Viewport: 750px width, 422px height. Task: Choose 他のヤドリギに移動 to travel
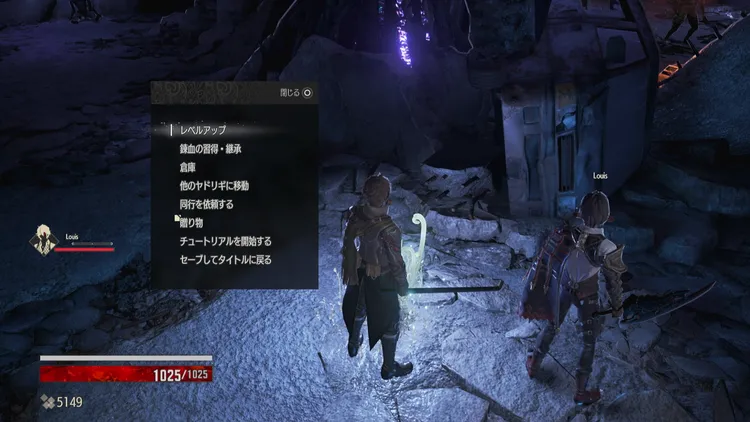[214, 186]
